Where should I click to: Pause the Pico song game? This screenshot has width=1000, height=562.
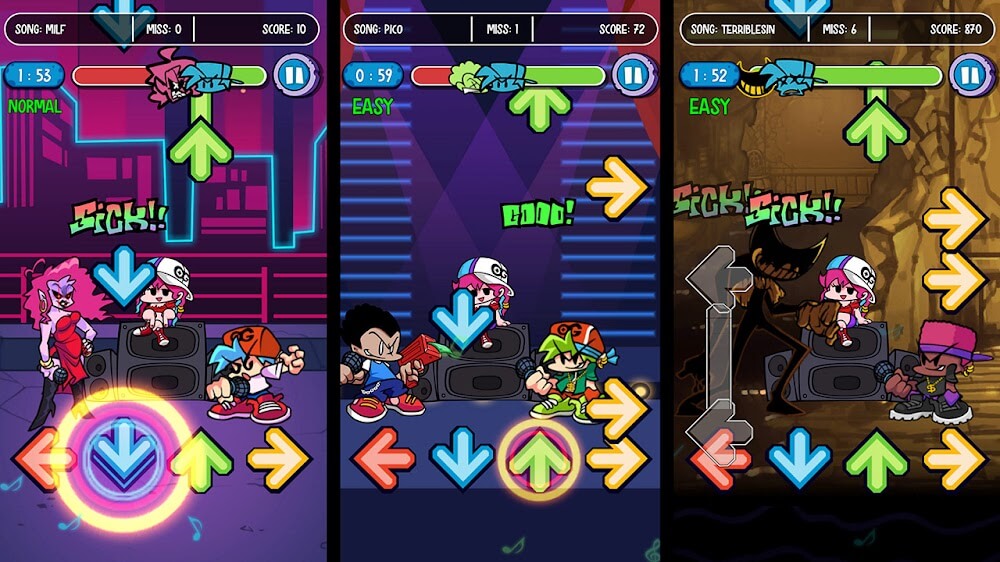[x=632, y=75]
